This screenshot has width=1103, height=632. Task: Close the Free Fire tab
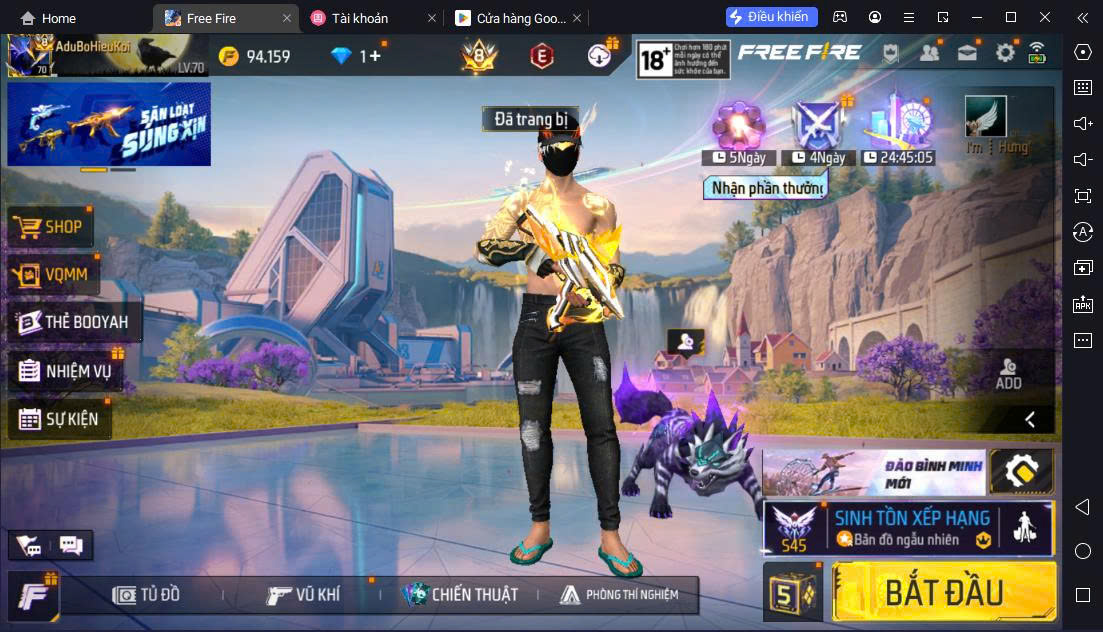(288, 18)
